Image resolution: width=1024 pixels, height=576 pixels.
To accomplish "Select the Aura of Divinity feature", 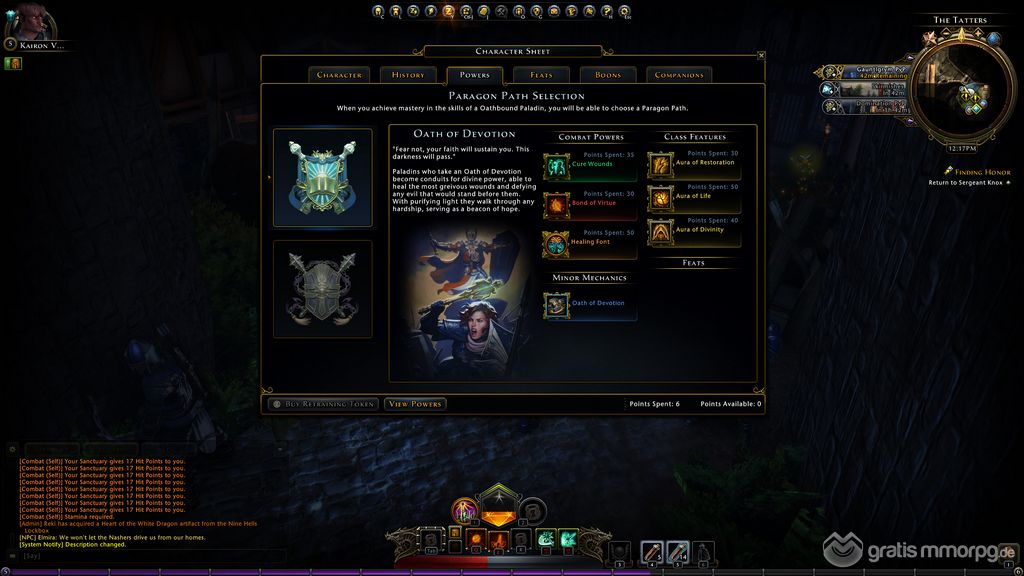I will [x=661, y=232].
